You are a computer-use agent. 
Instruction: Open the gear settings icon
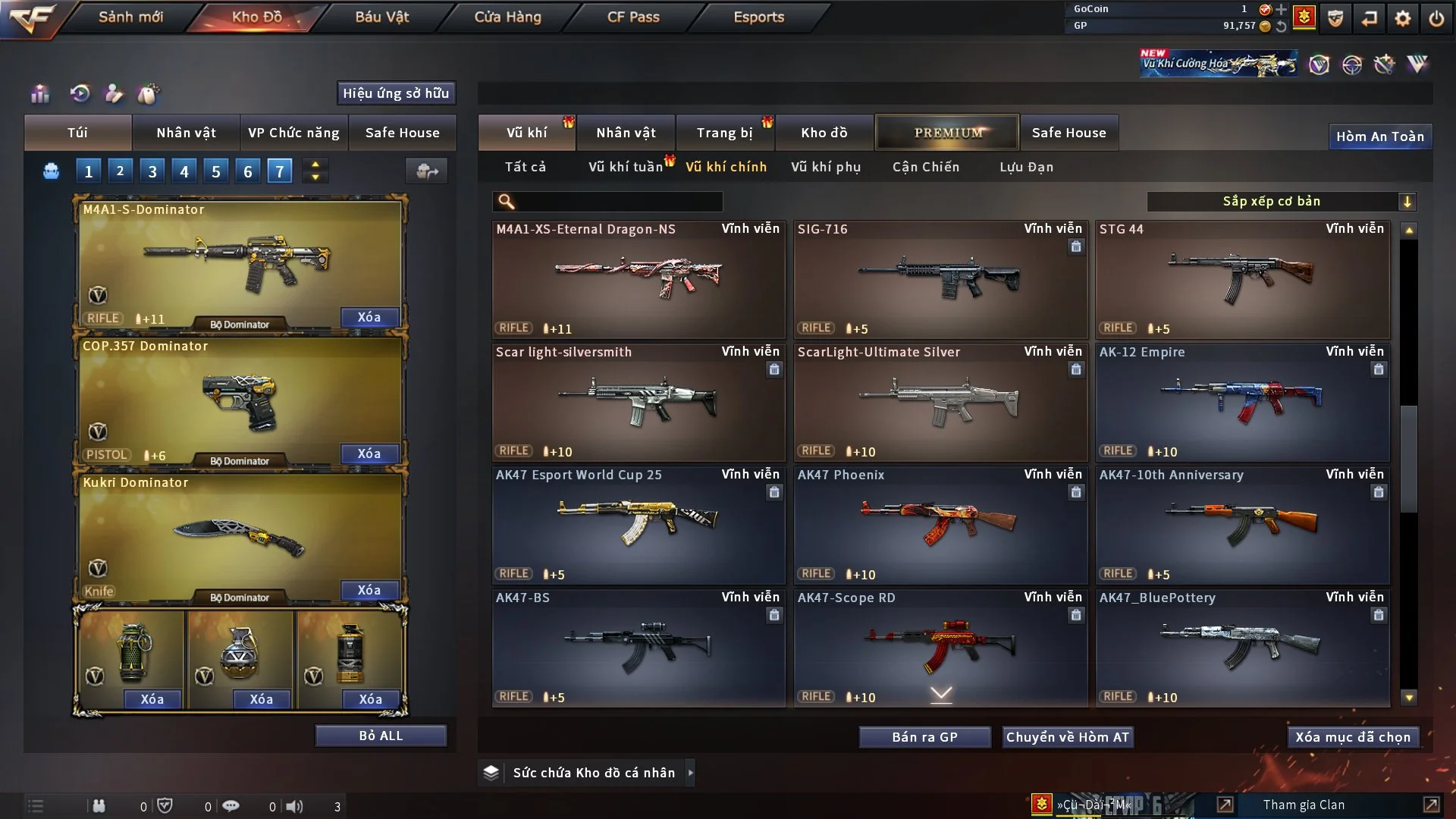click(1403, 18)
